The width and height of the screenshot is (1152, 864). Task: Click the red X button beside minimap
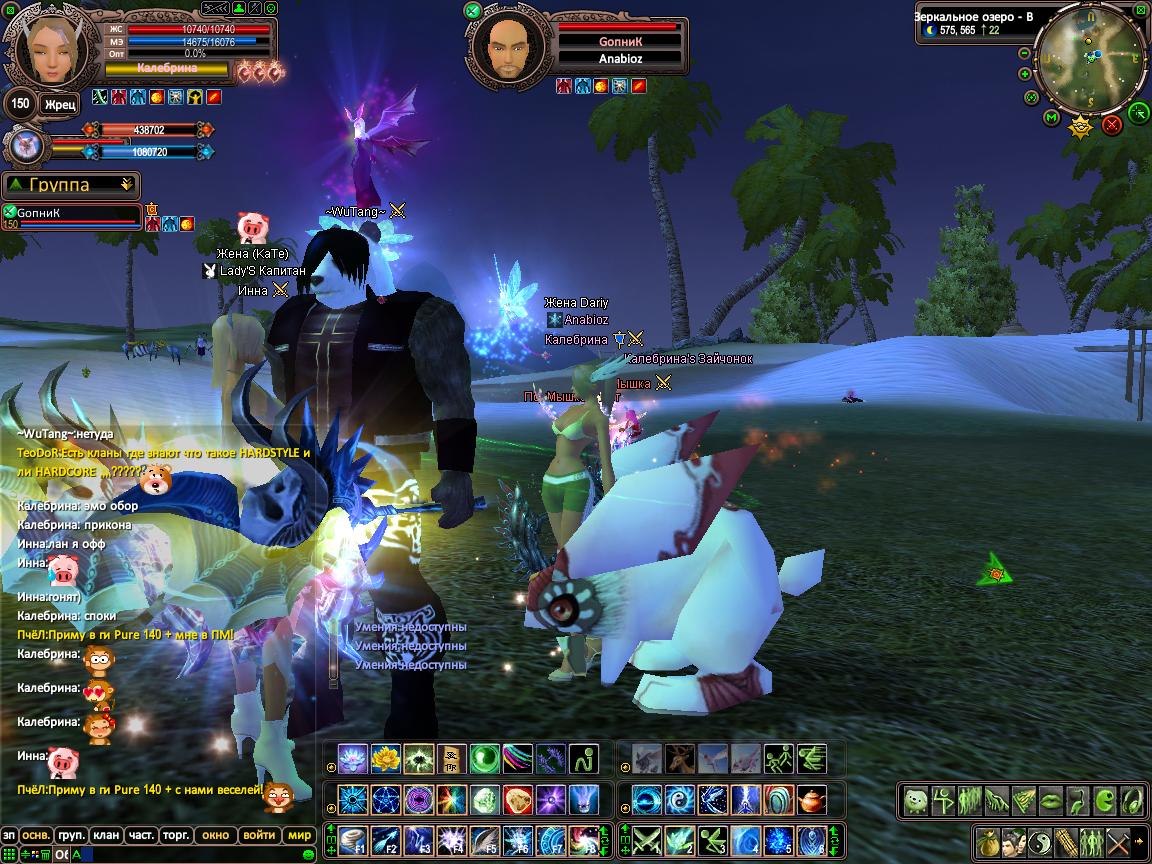[1111, 125]
